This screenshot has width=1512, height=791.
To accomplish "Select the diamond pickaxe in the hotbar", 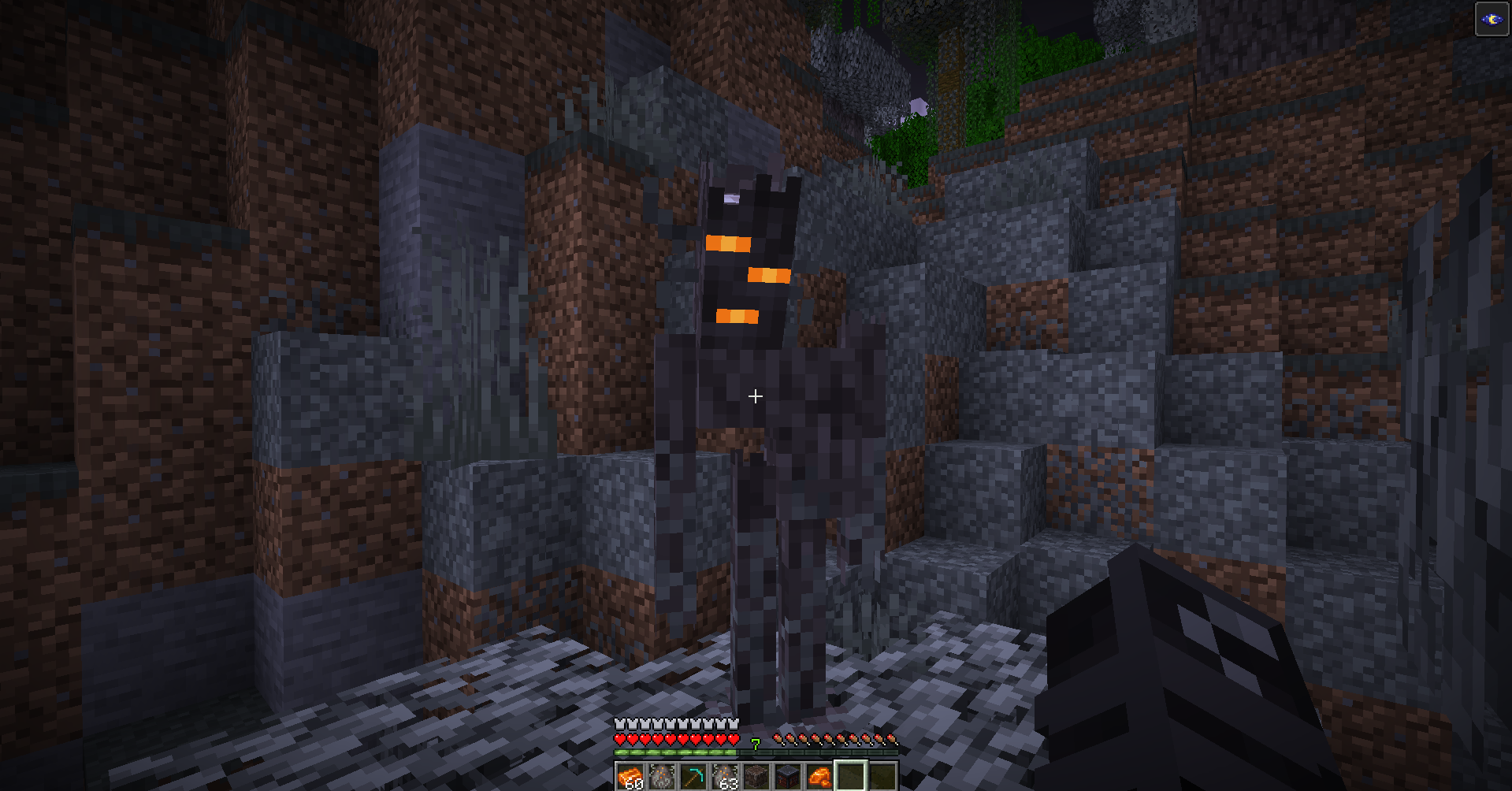I will 693,776.
